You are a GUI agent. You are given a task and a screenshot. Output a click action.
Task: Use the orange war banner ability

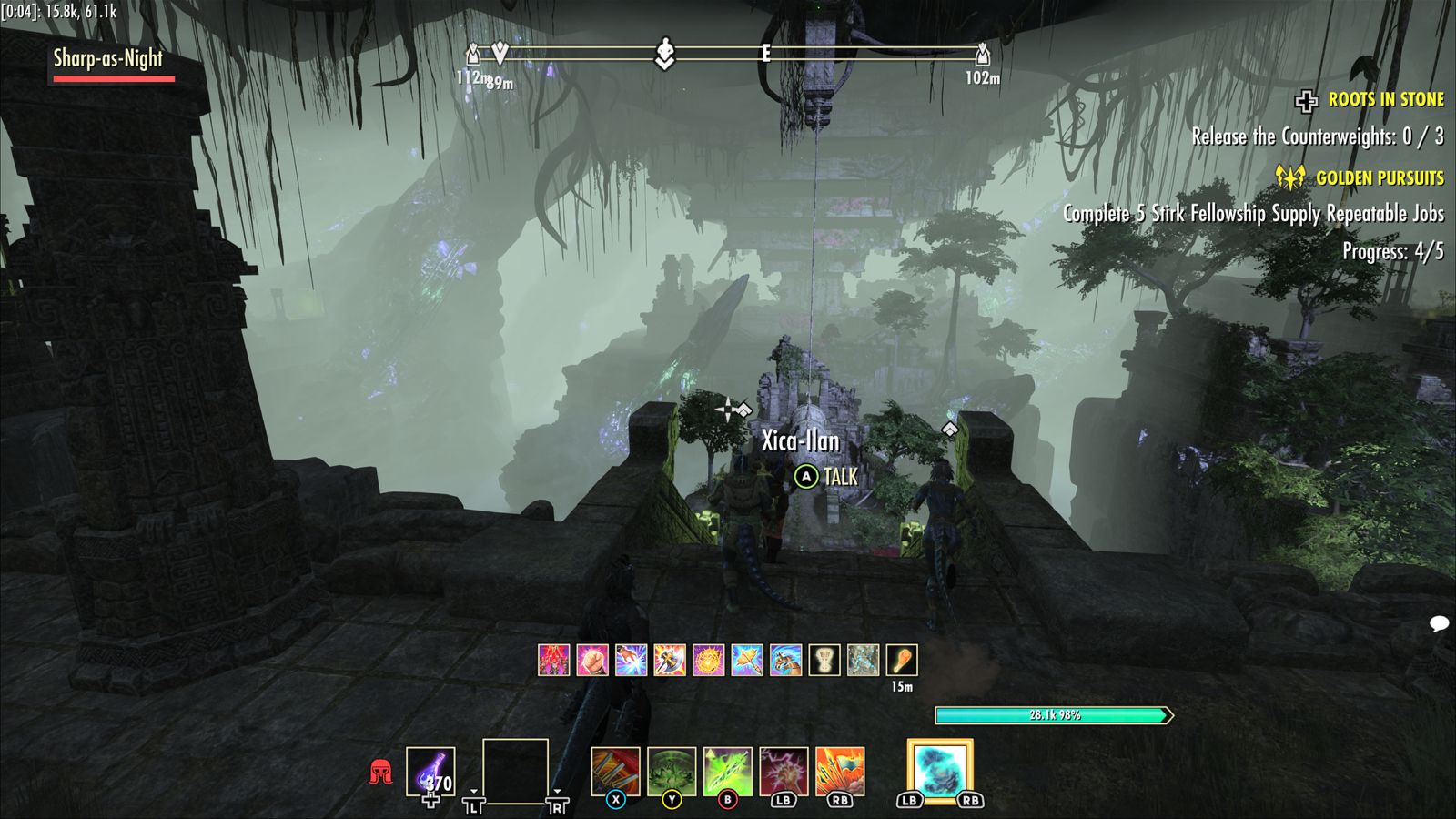pyautogui.click(x=840, y=772)
